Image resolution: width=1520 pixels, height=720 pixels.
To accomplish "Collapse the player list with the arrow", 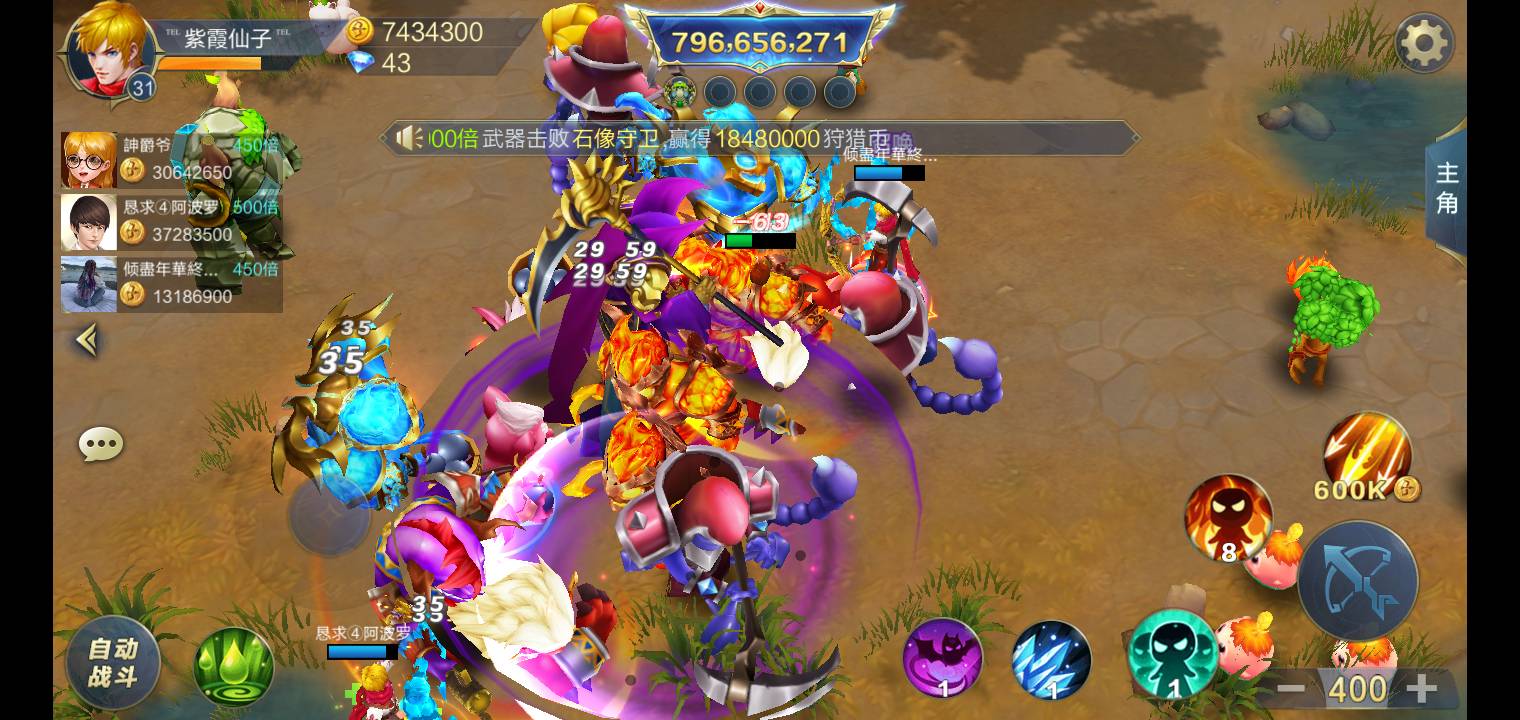I will 87,341.
